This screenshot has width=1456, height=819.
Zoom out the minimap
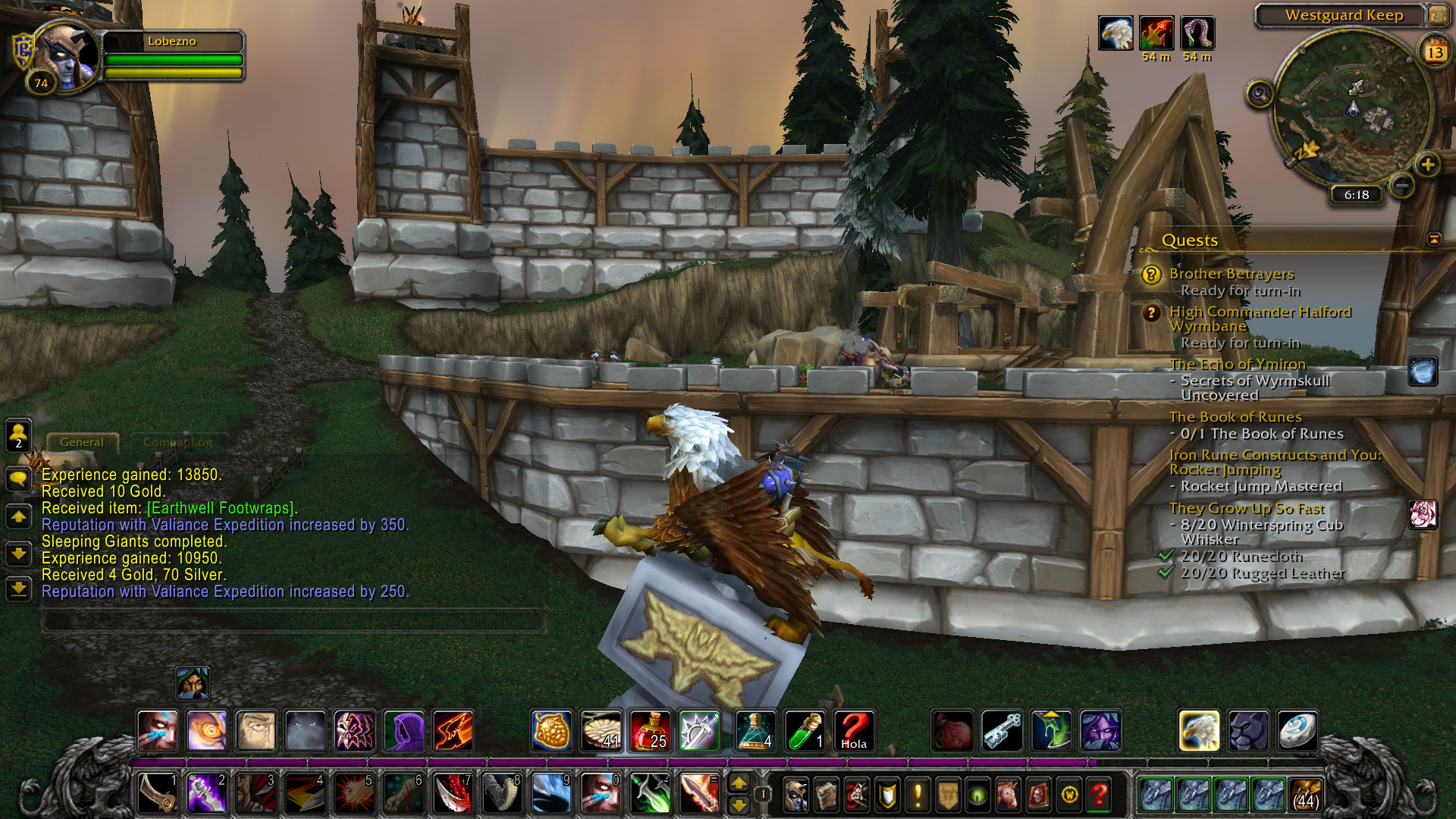(1402, 184)
